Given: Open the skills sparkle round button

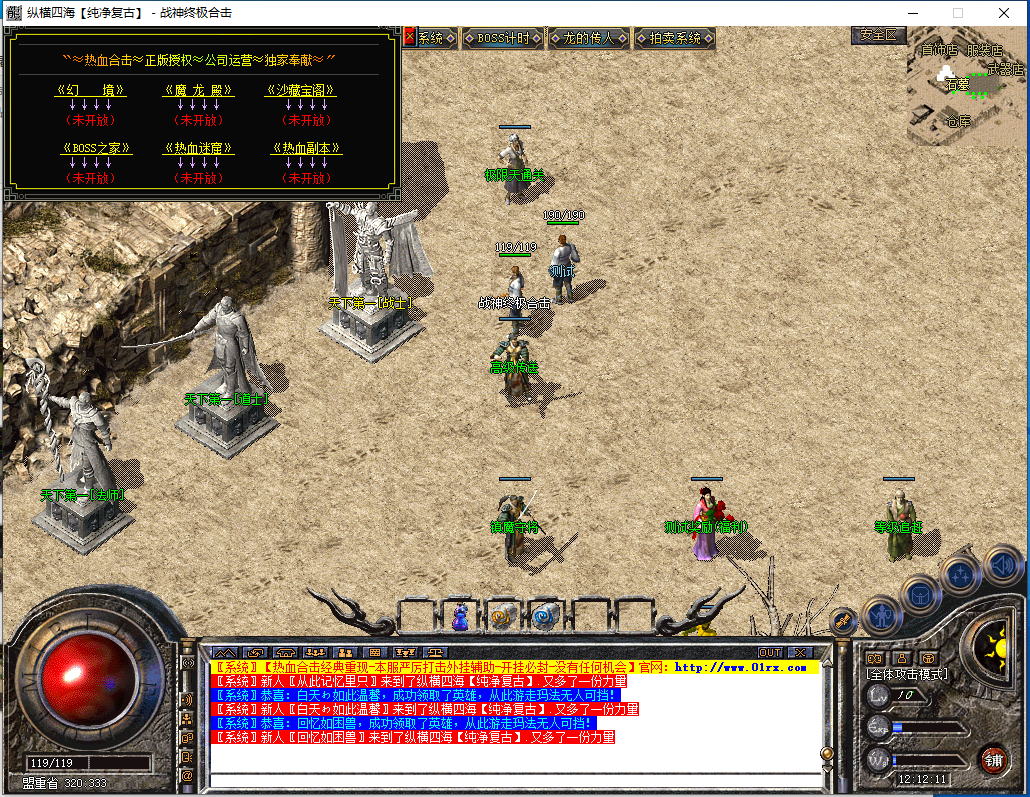Looking at the screenshot, I should (x=961, y=574).
